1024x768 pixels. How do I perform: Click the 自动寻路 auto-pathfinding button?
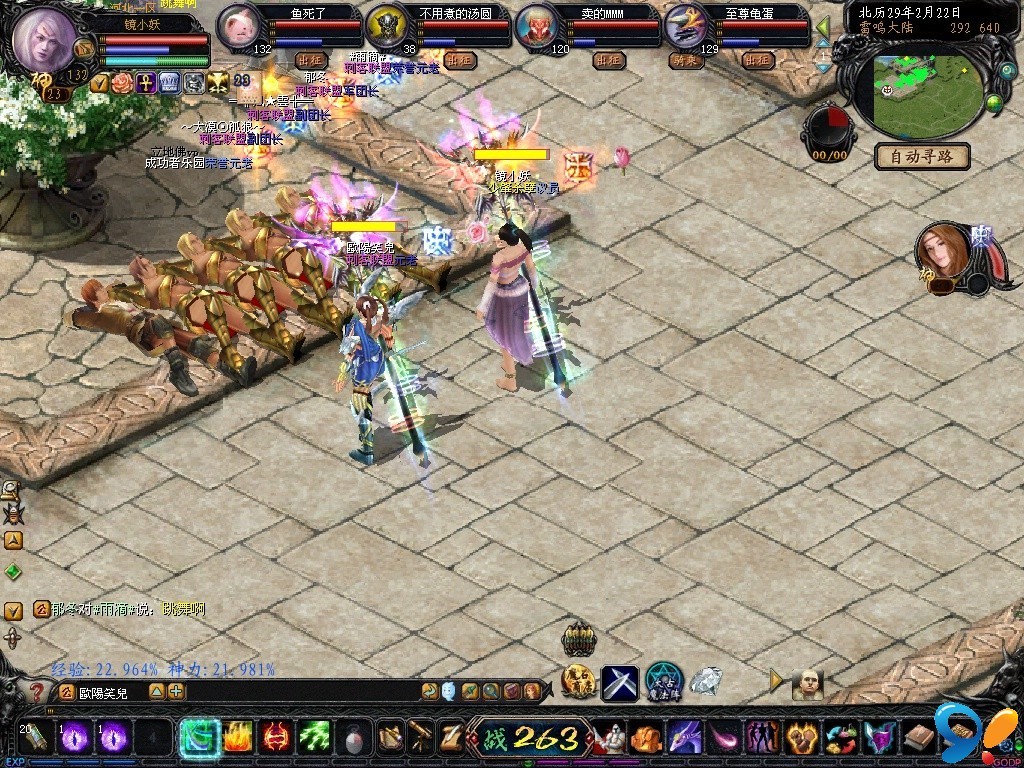(x=922, y=156)
